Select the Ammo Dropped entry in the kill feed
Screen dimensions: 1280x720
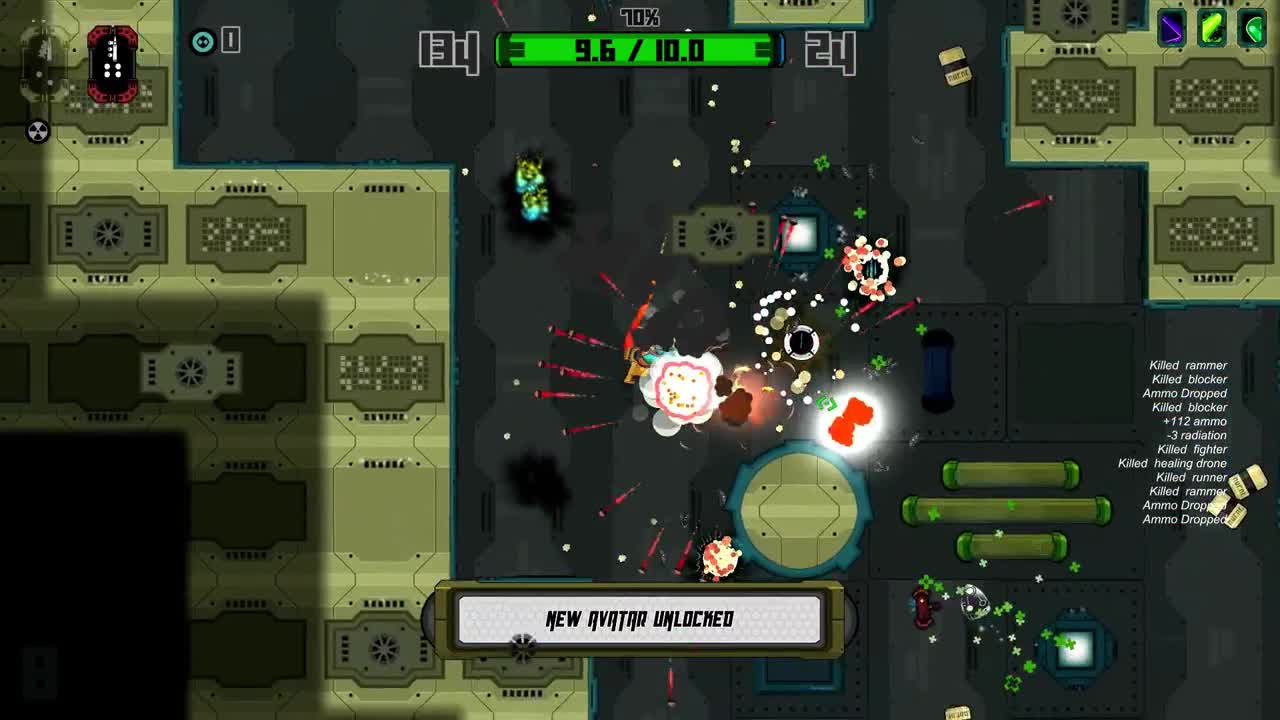point(1183,393)
